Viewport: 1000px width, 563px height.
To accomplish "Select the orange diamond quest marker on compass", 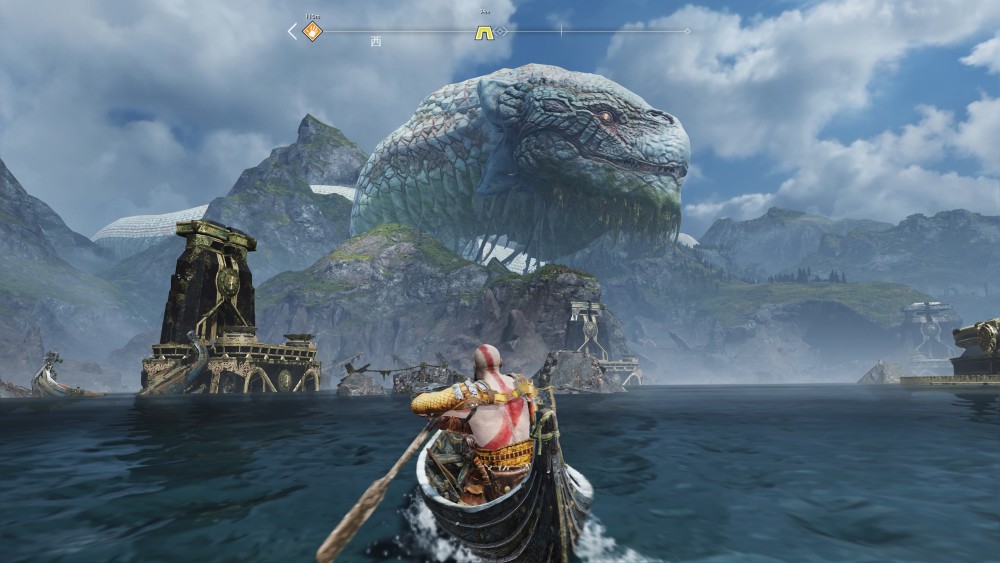I will [x=313, y=32].
